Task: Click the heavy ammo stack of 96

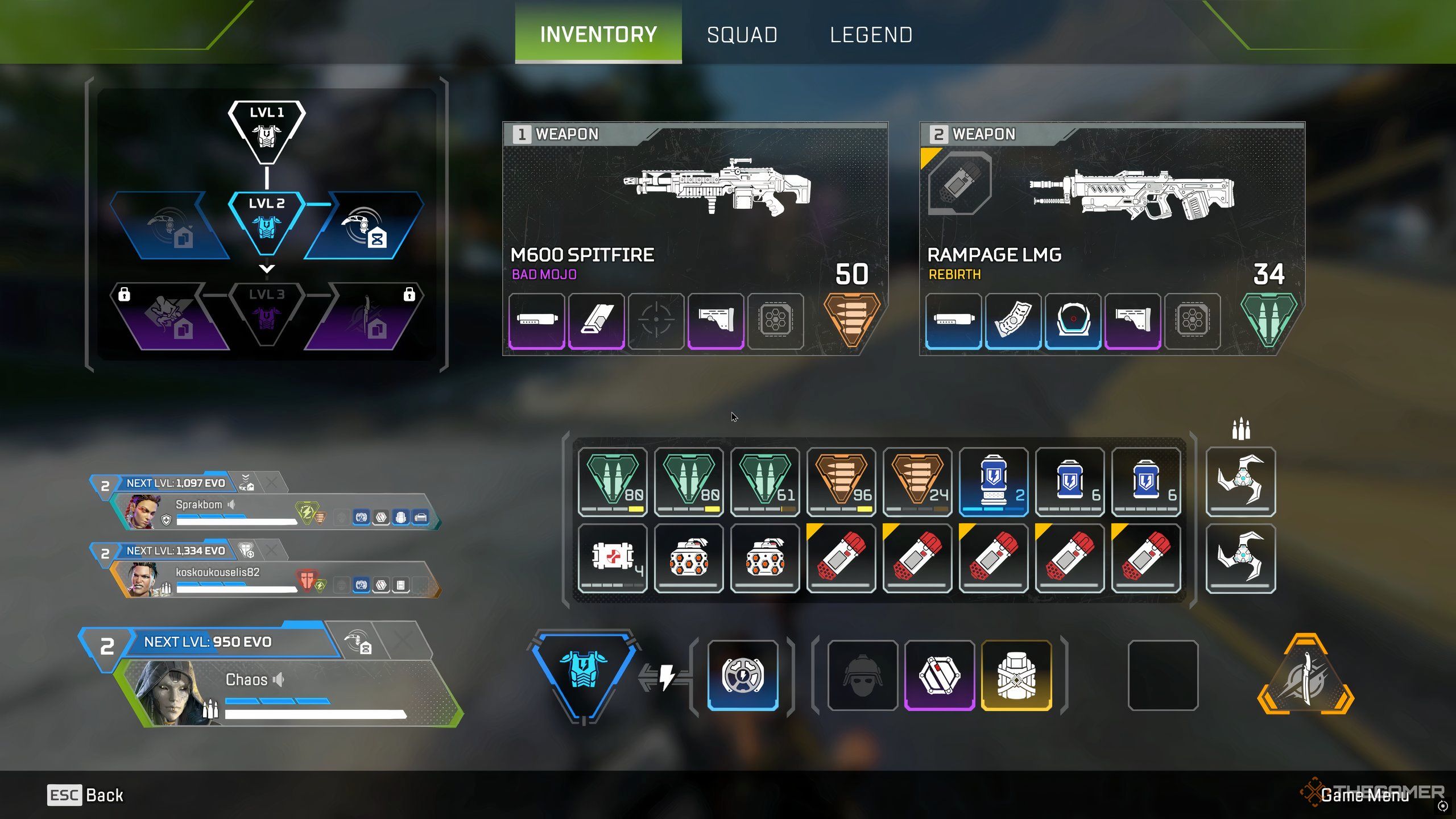Action: [x=841, y=481]
